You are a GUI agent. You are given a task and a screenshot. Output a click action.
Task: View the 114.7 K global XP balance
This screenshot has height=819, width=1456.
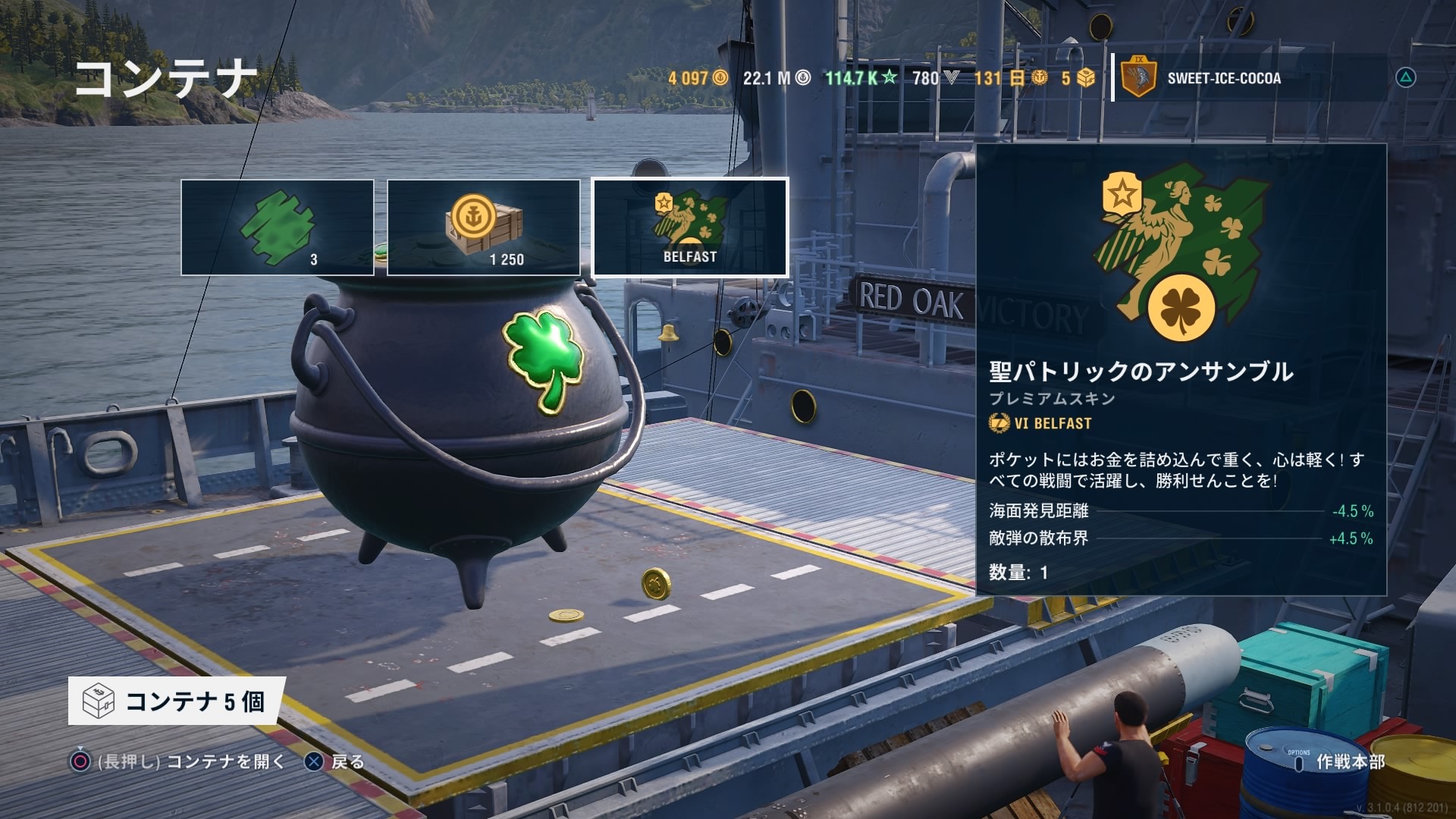click(x=861, y=78)
